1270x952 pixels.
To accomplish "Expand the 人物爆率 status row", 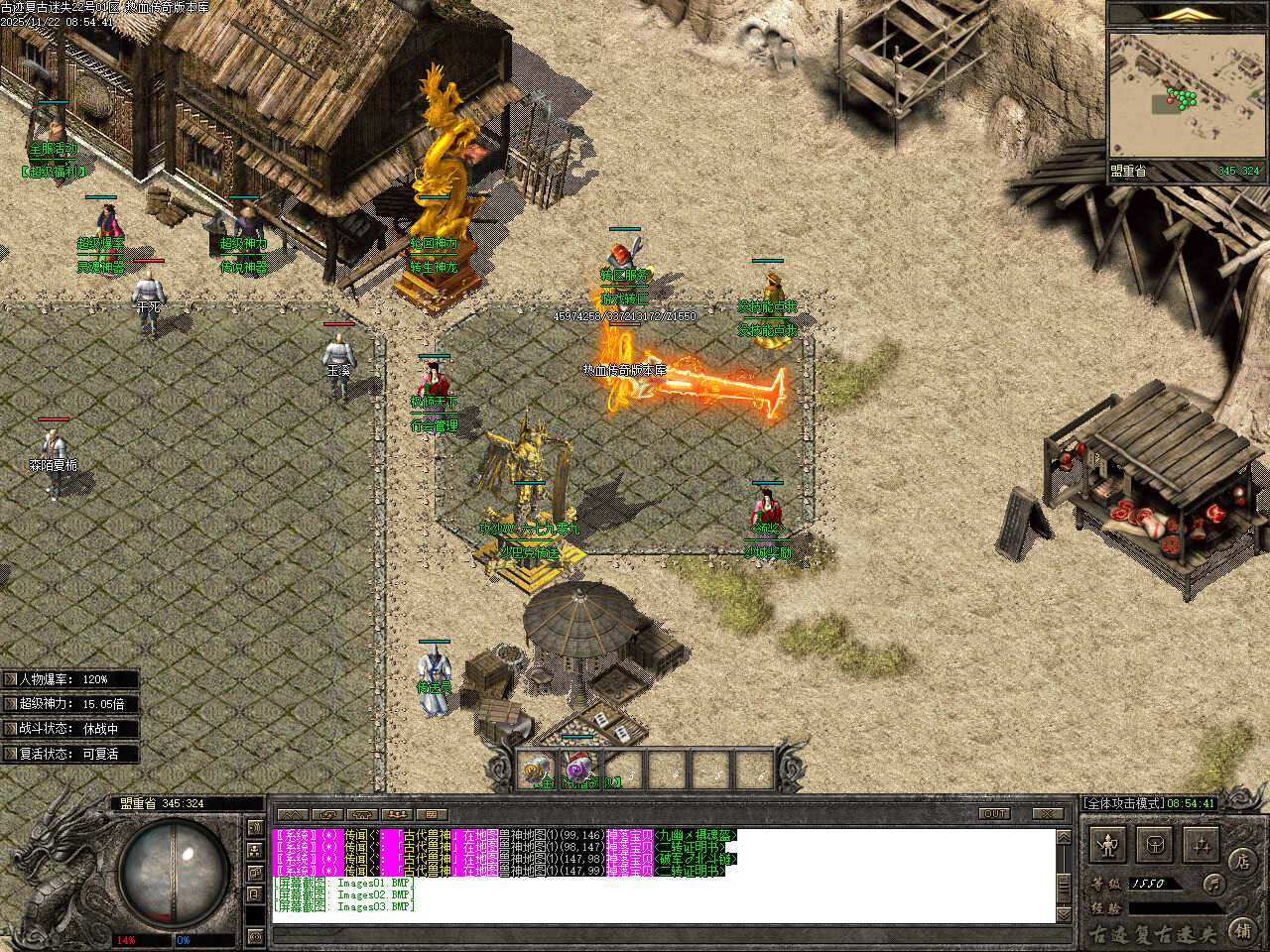I will pyautogui.click(x=69, y=679).
